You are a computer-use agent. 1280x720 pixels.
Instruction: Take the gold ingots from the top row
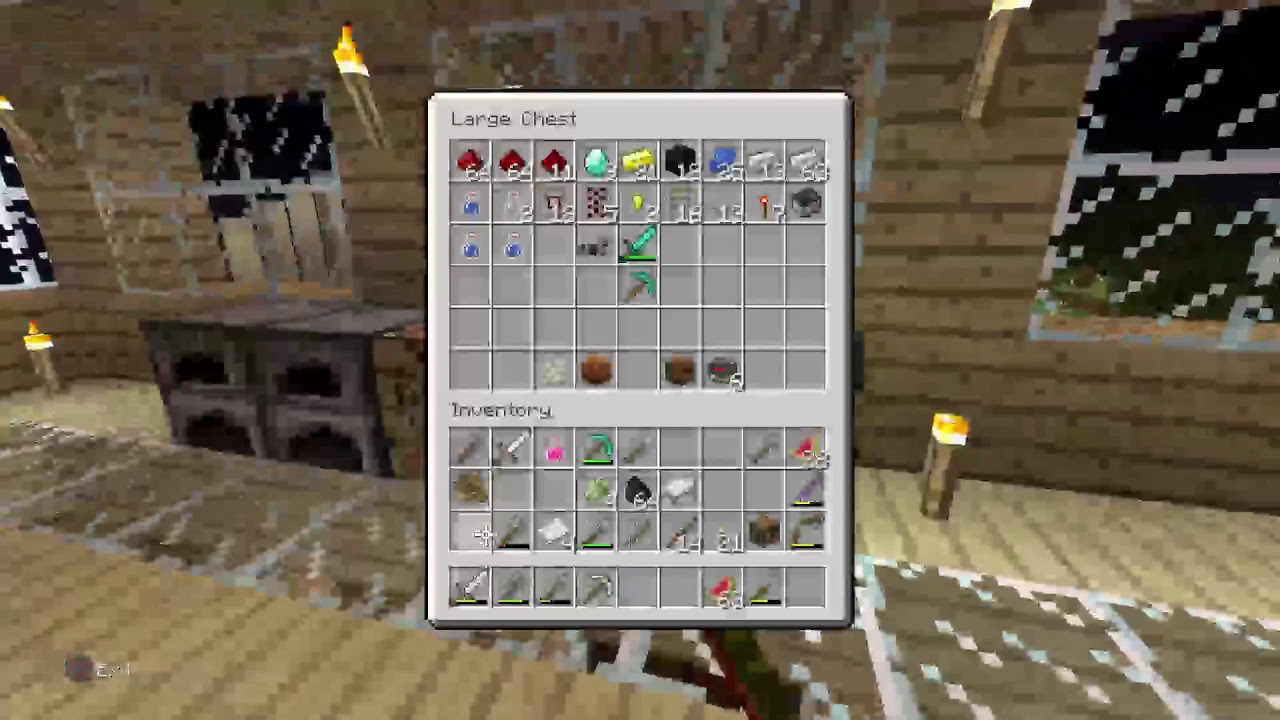click(x=638, y=165)
